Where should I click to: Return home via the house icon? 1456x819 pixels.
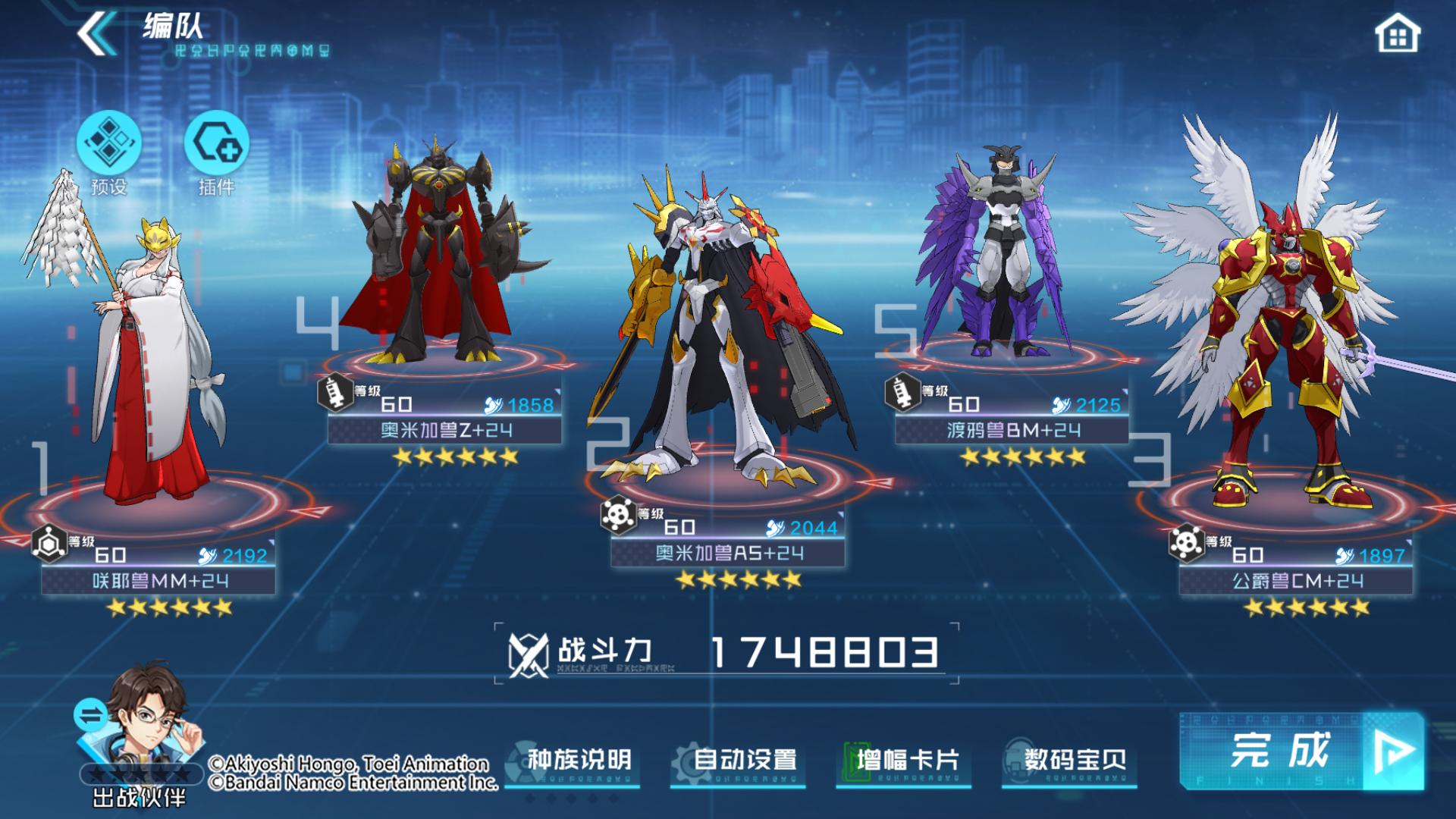1398,34
